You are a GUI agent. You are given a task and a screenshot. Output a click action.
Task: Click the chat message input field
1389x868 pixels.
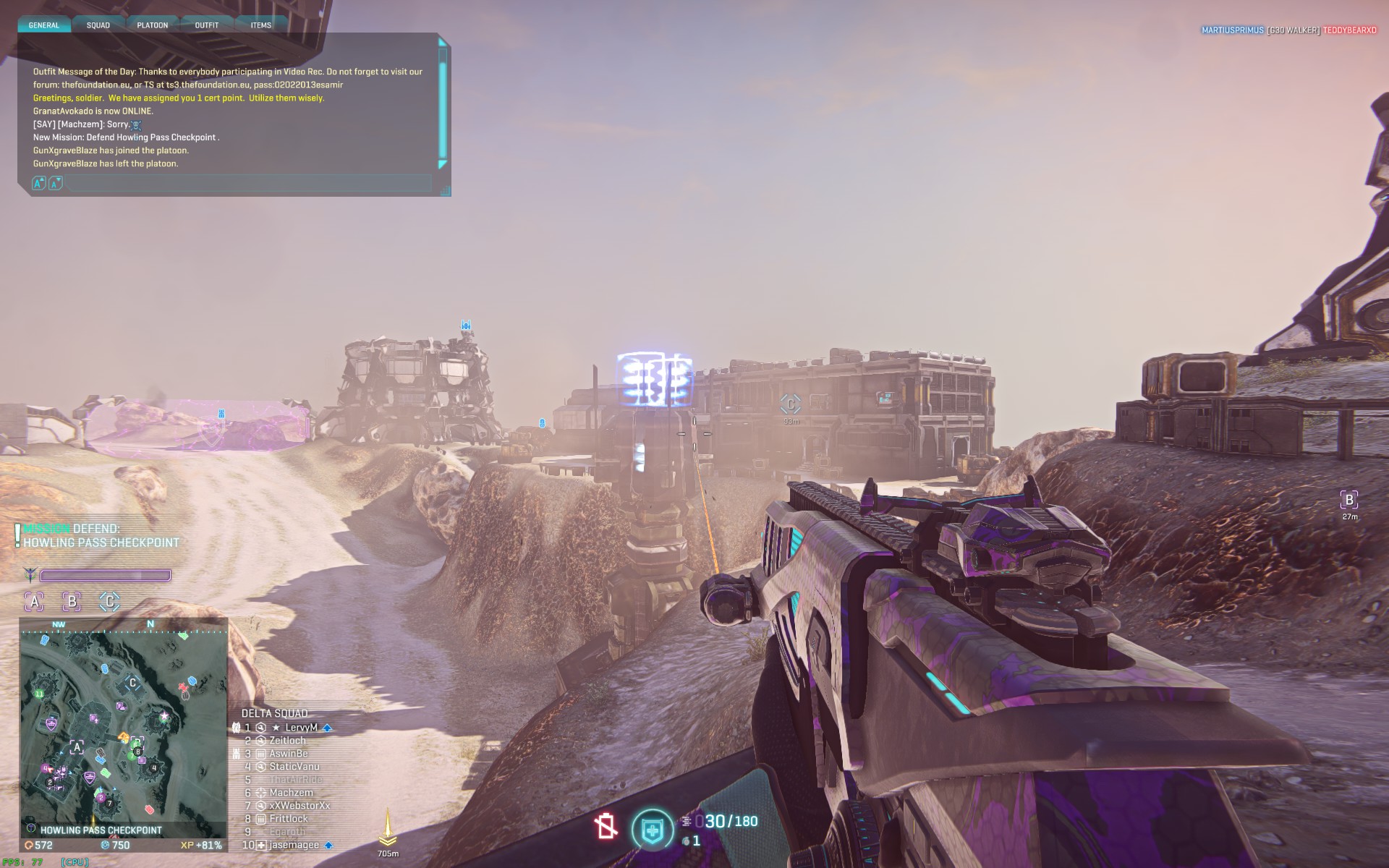[x=250, y=184]
